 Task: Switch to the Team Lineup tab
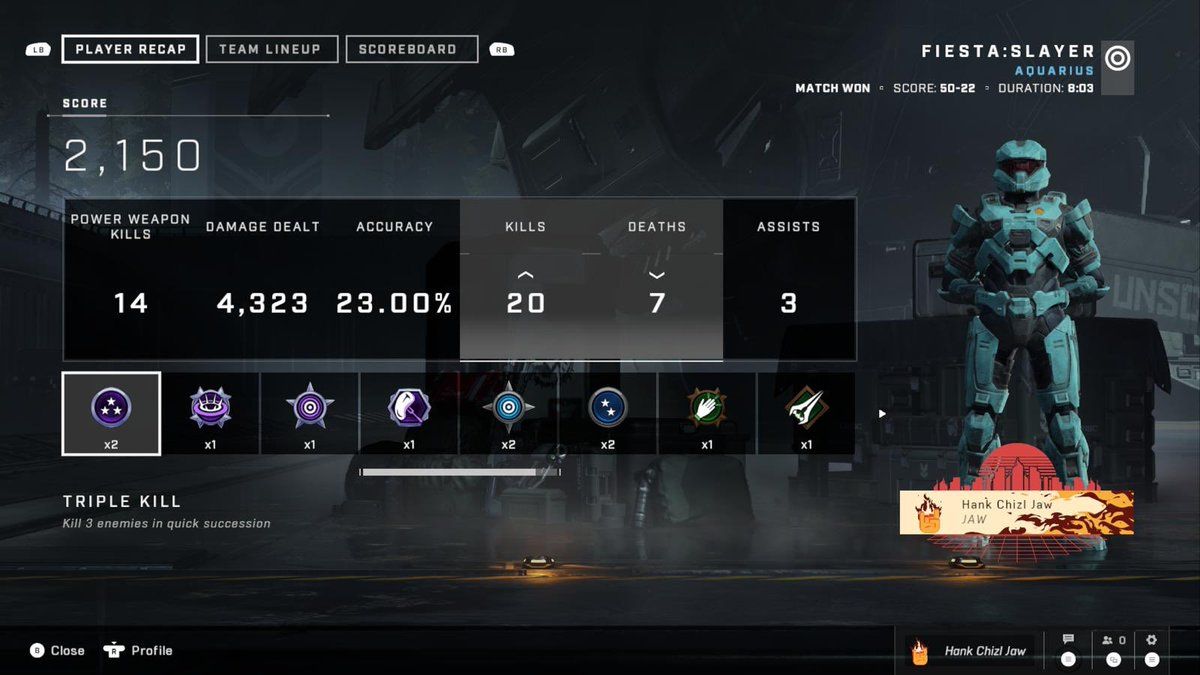pos(269,49)
